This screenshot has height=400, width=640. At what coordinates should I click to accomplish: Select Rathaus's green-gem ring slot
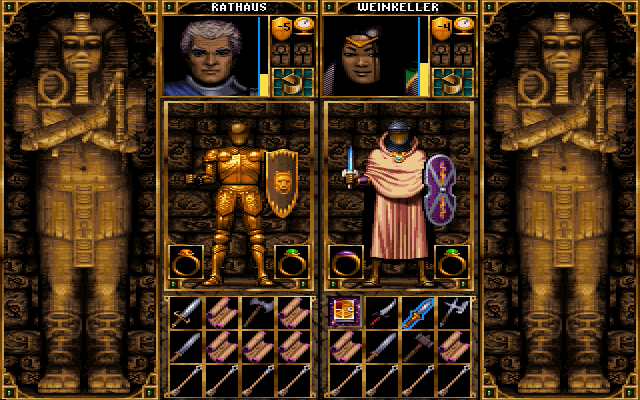292,262
